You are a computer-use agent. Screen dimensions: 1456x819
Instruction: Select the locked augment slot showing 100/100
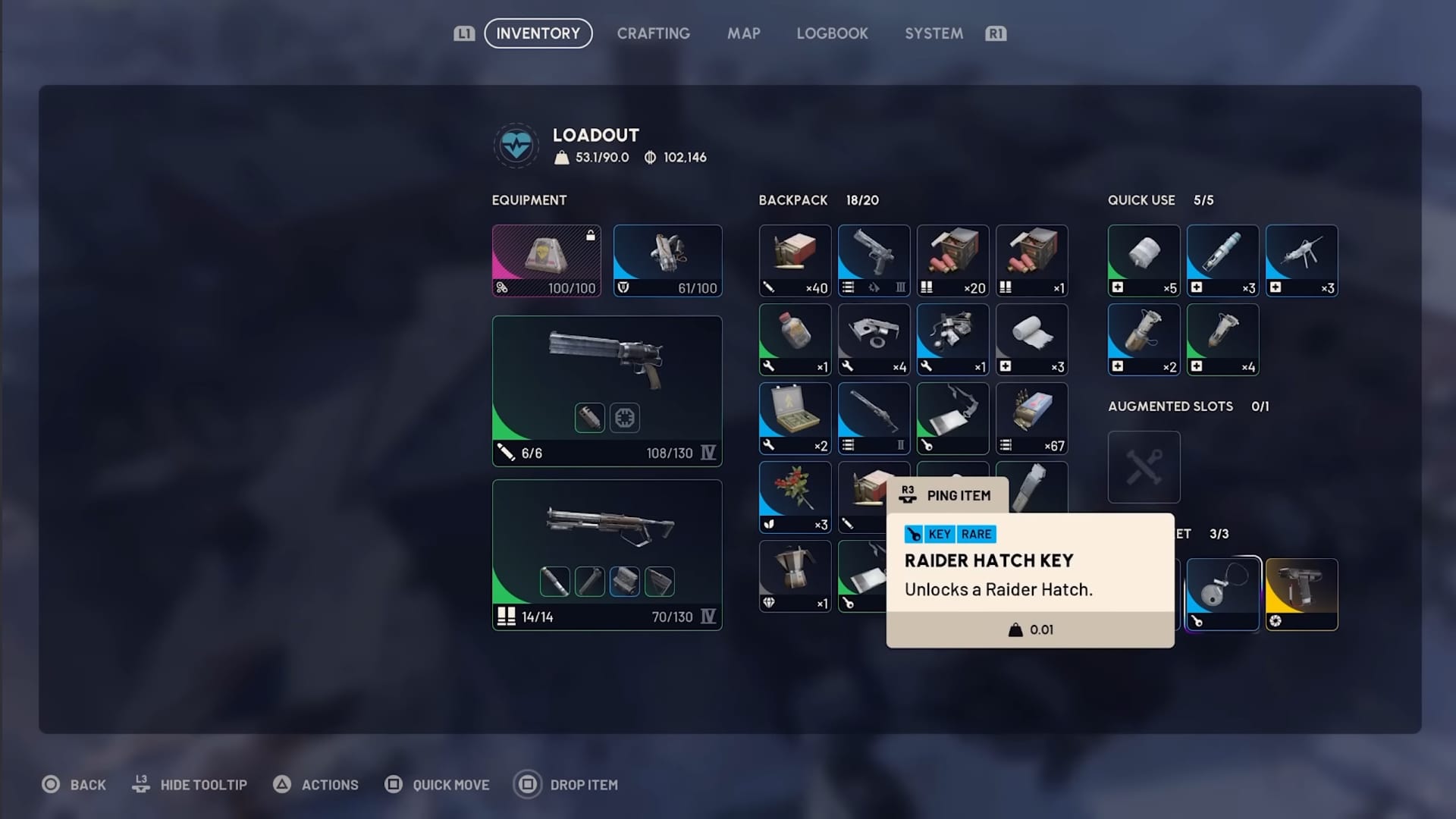(x=546, y=260)
